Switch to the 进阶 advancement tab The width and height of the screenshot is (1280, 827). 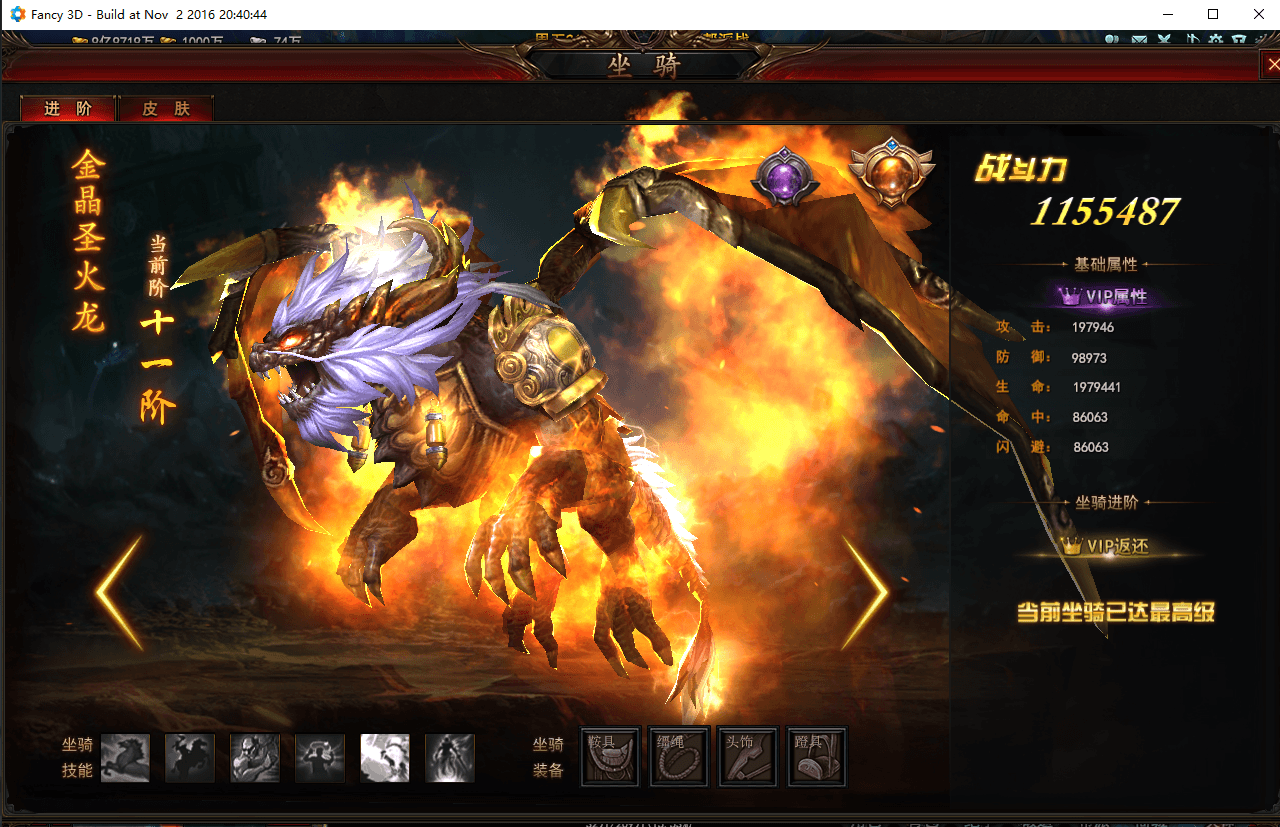point(68,109)
